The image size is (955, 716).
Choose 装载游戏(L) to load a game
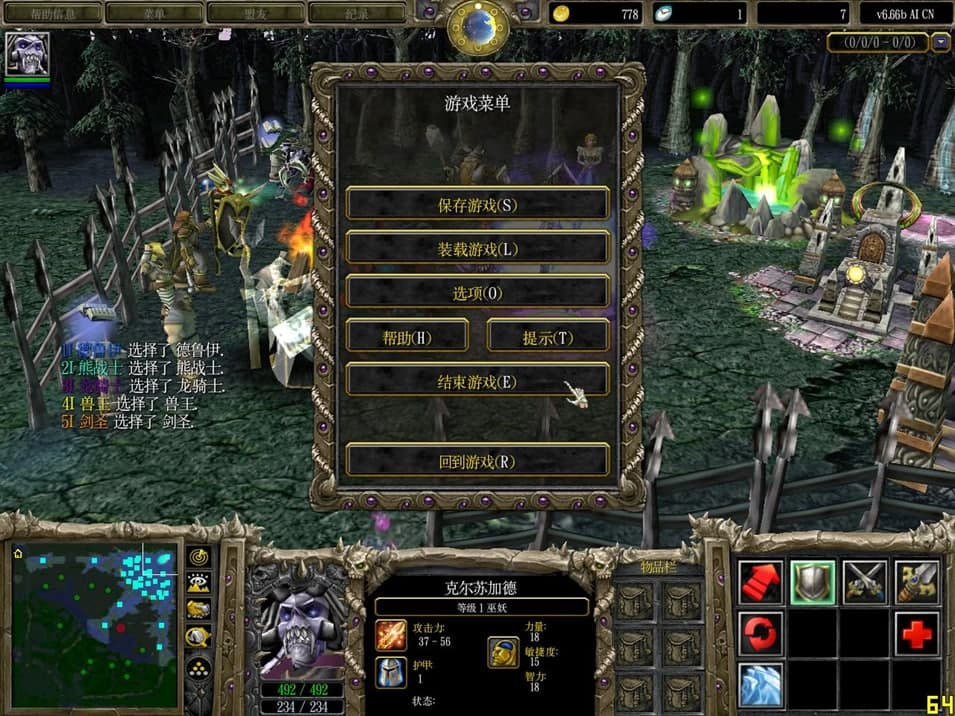click(477, 248)
